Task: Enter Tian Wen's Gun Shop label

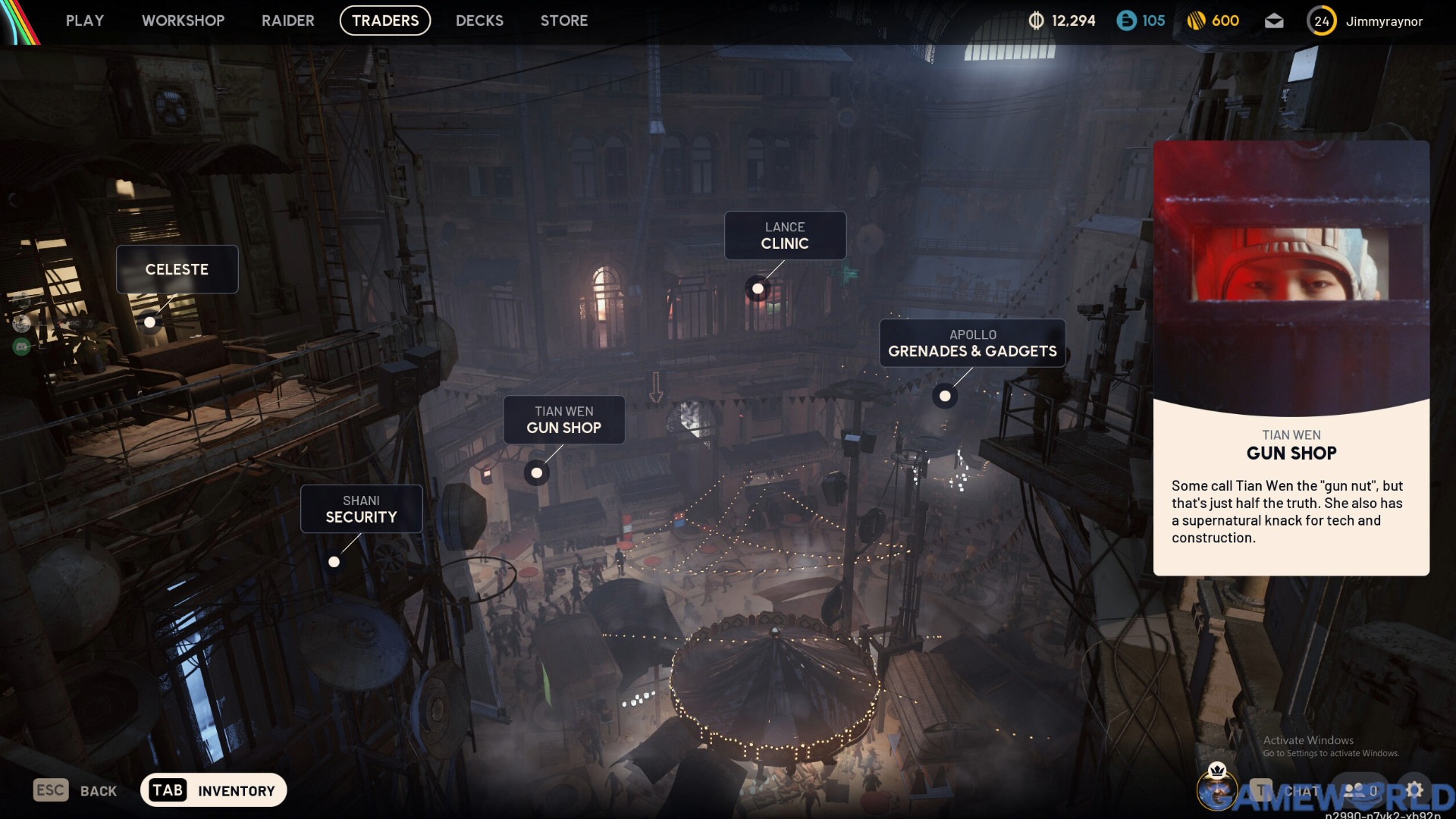Action: 564,420
